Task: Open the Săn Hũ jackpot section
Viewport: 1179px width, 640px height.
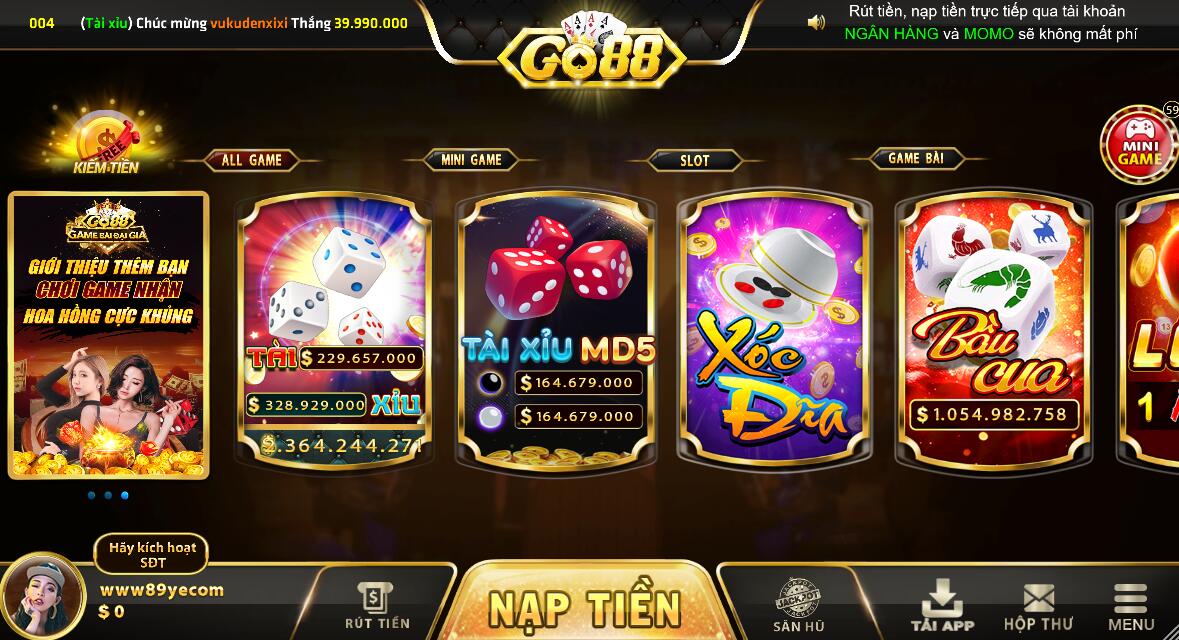Action: tap(799, 606)
